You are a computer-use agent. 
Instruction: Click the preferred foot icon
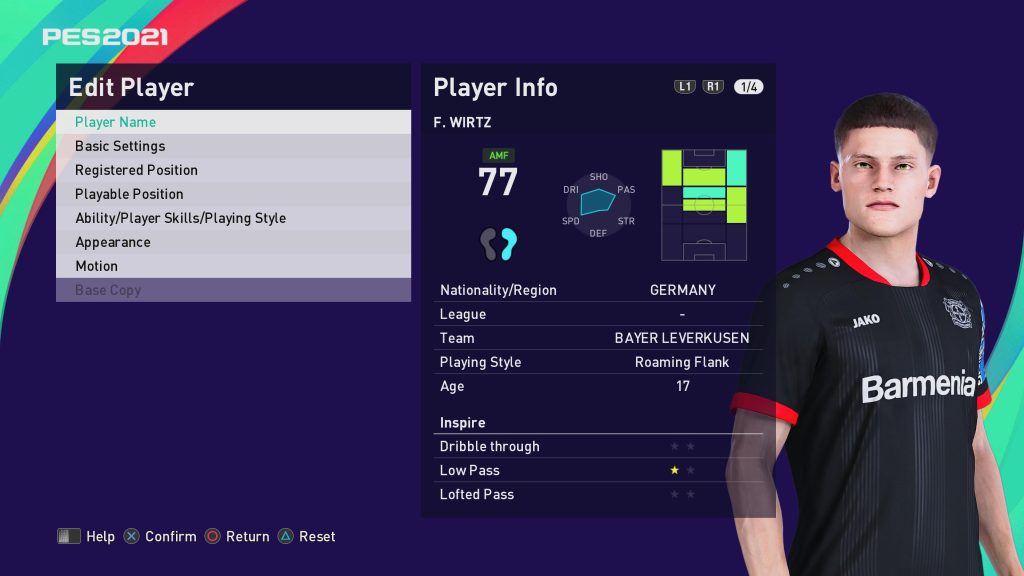pos(498,243)
